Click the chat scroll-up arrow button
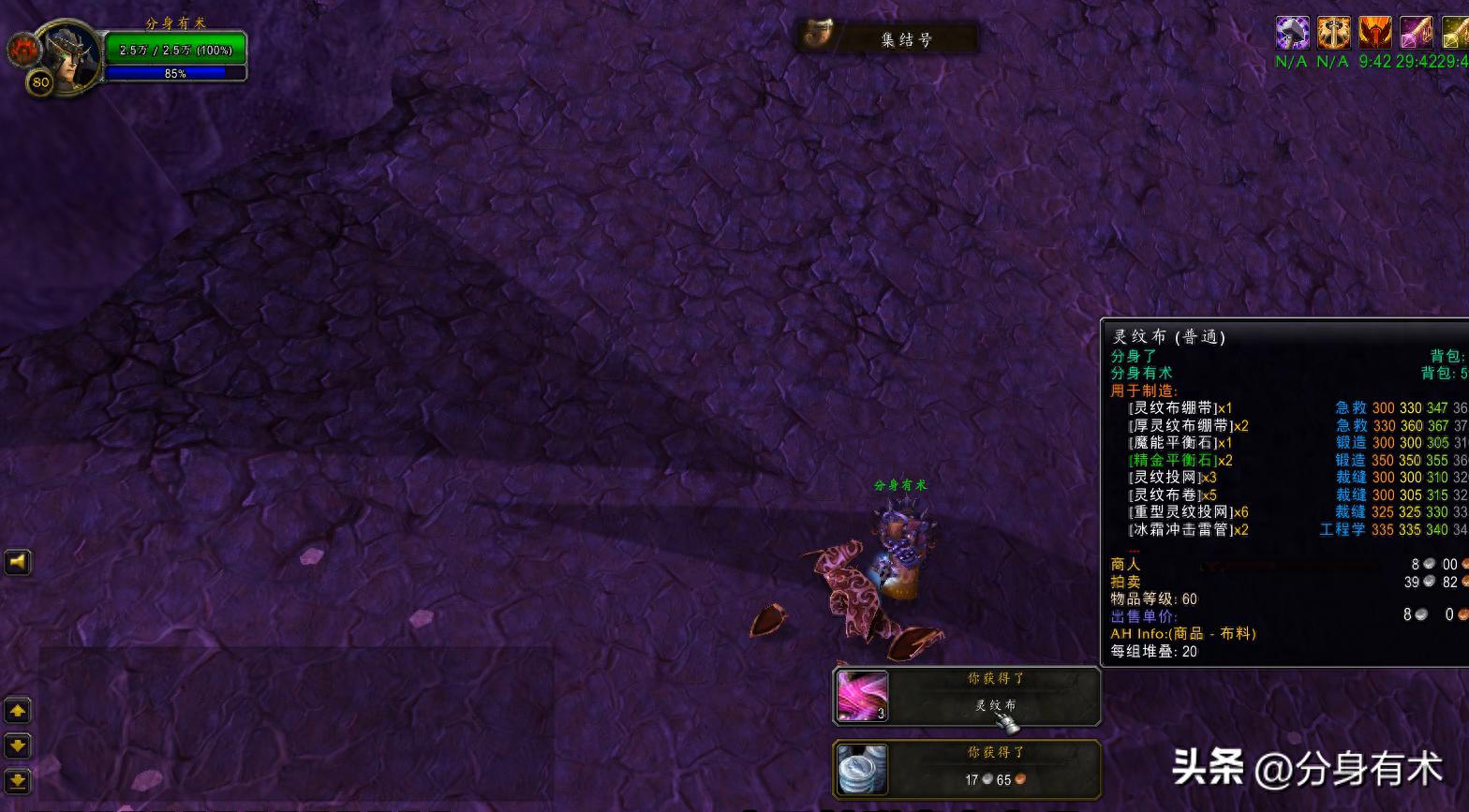The height and width of the screenshot is (812, 1469). (18, 711)
